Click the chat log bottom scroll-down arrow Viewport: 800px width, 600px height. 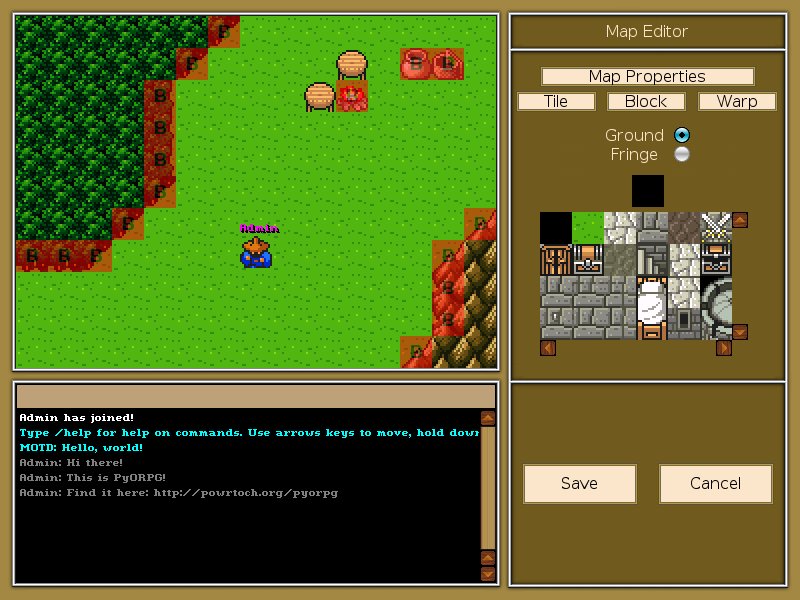(487, 574)
